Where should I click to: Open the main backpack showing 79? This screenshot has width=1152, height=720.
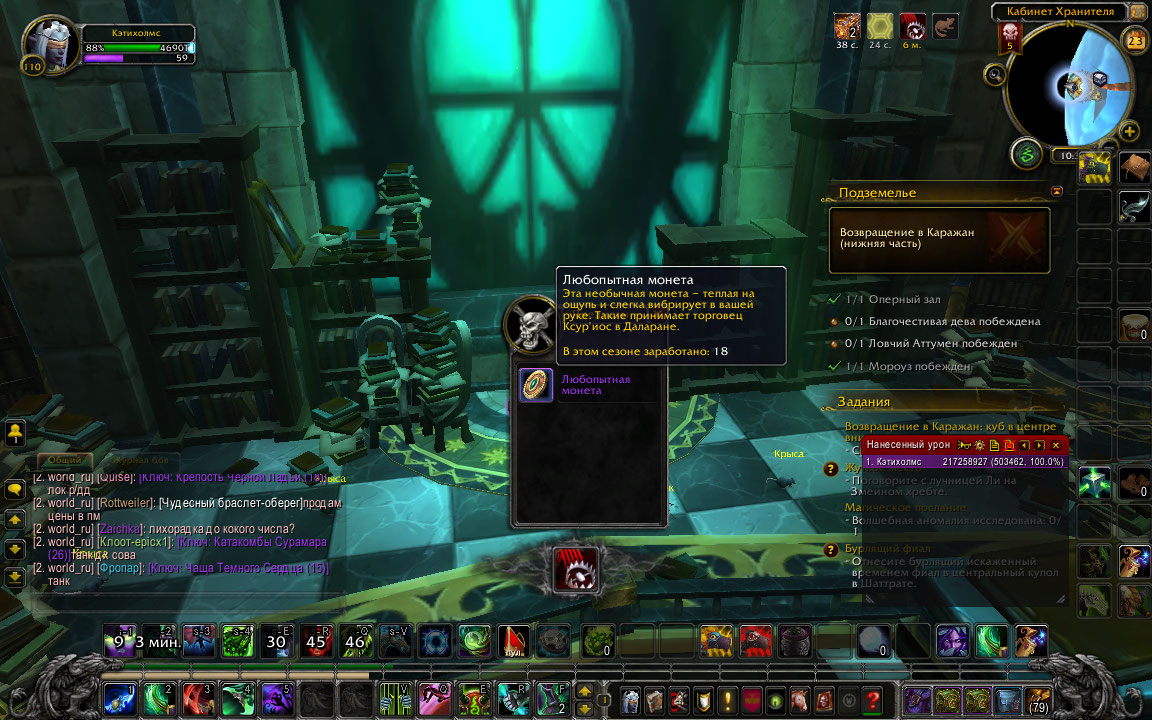(1037, 698)
